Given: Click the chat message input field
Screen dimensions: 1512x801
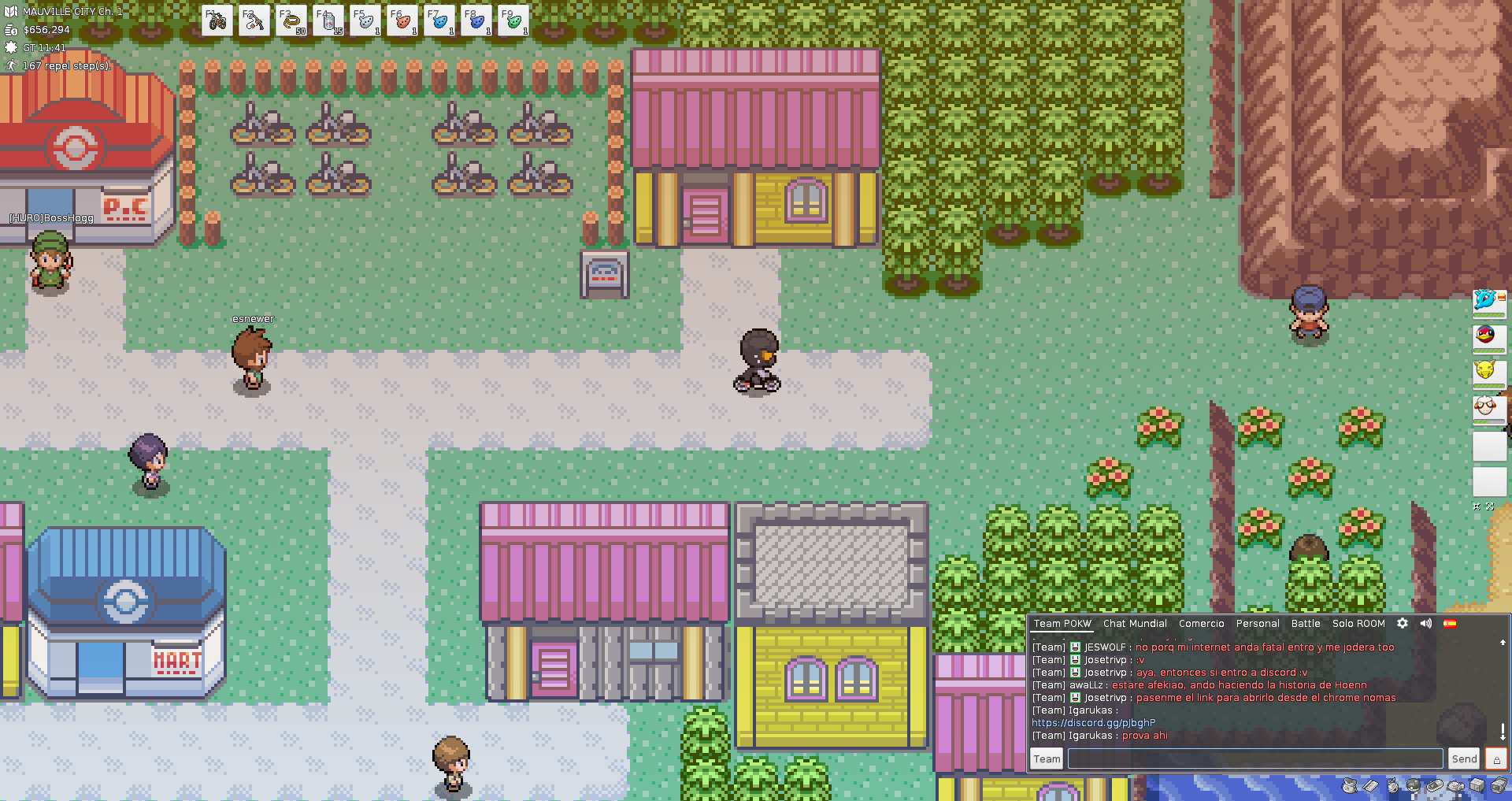Looking at the screenshot, I should (x=1254, y=758).
